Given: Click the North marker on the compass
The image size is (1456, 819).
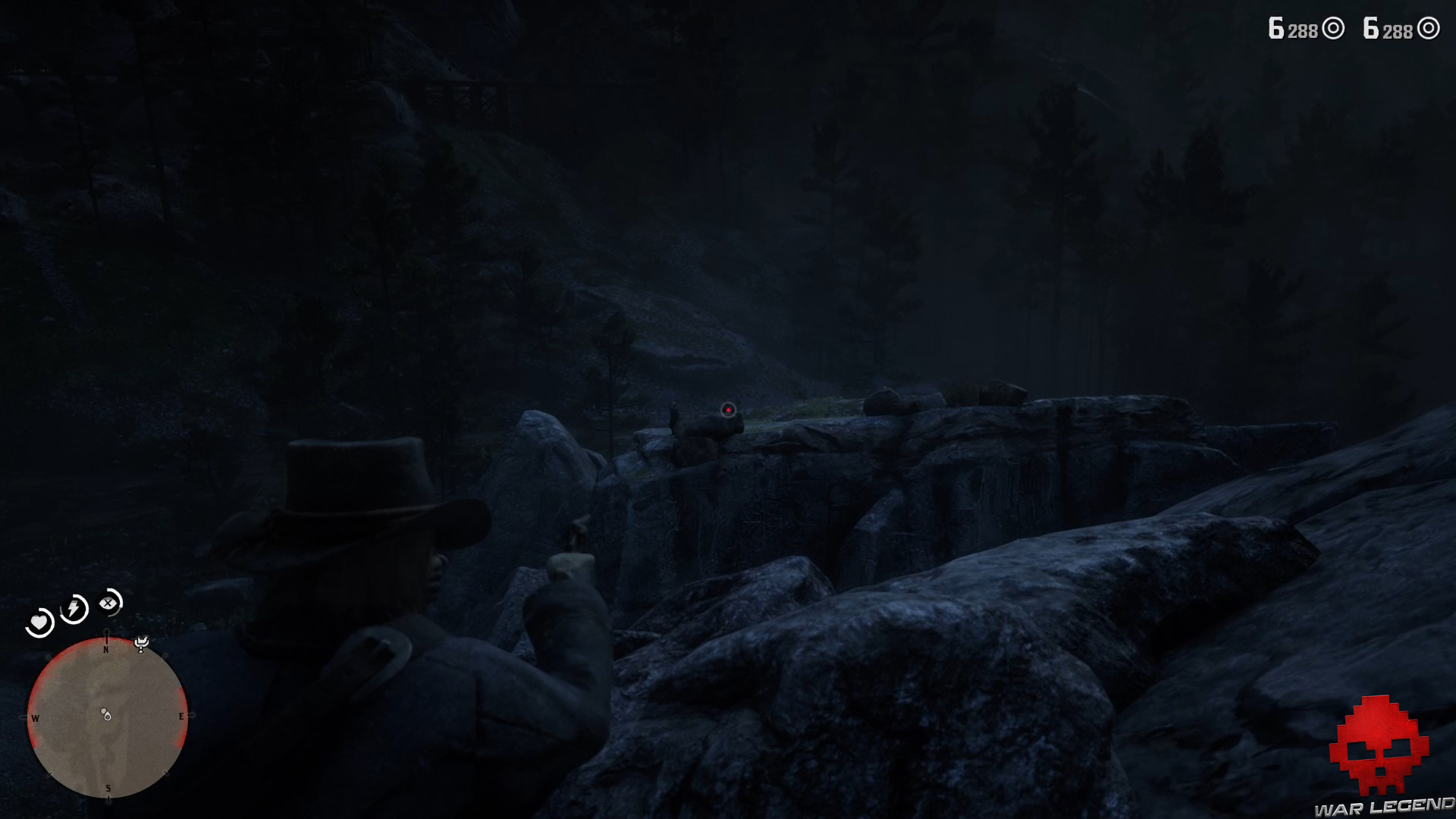Looking at the screenshot, I should [x=106, y=648].
